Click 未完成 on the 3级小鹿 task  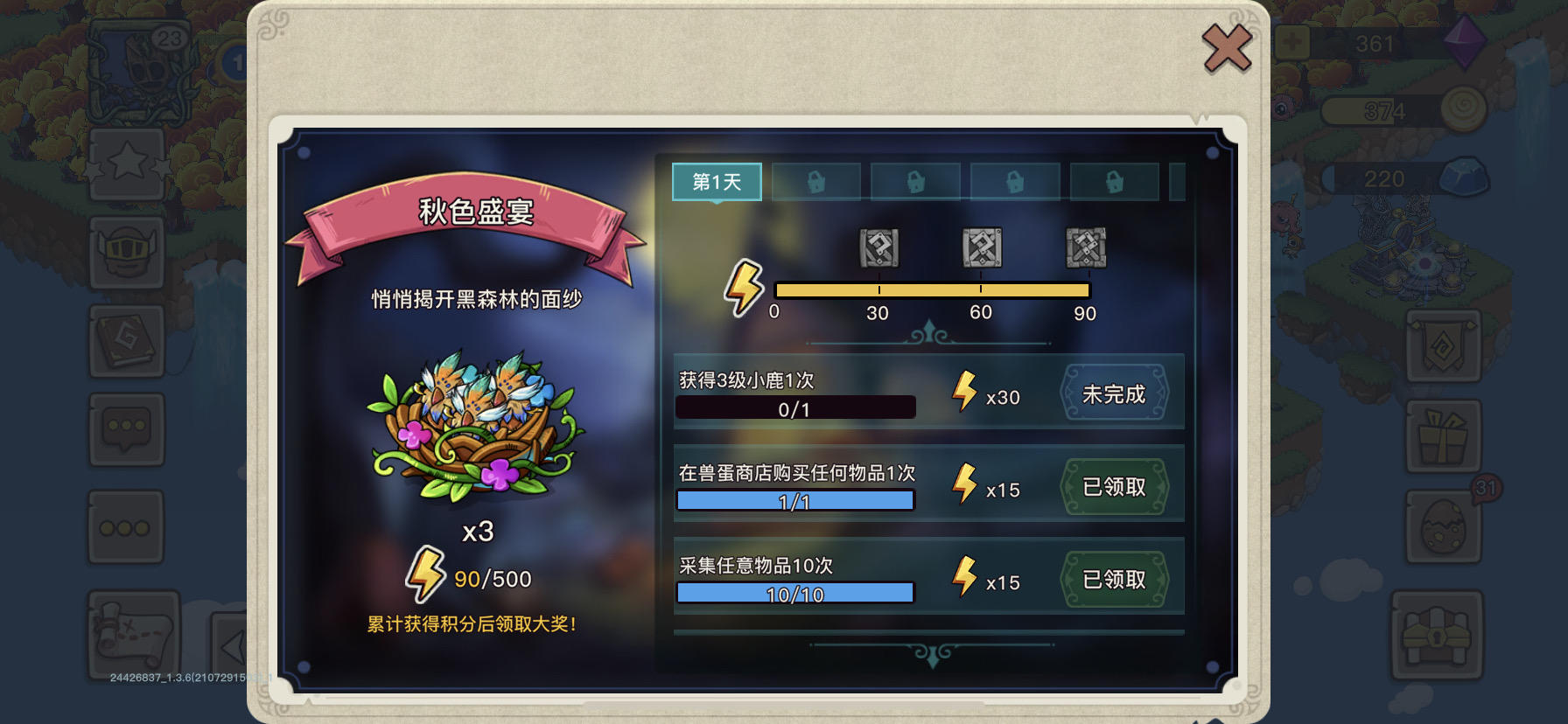[x=1115, y=394]
